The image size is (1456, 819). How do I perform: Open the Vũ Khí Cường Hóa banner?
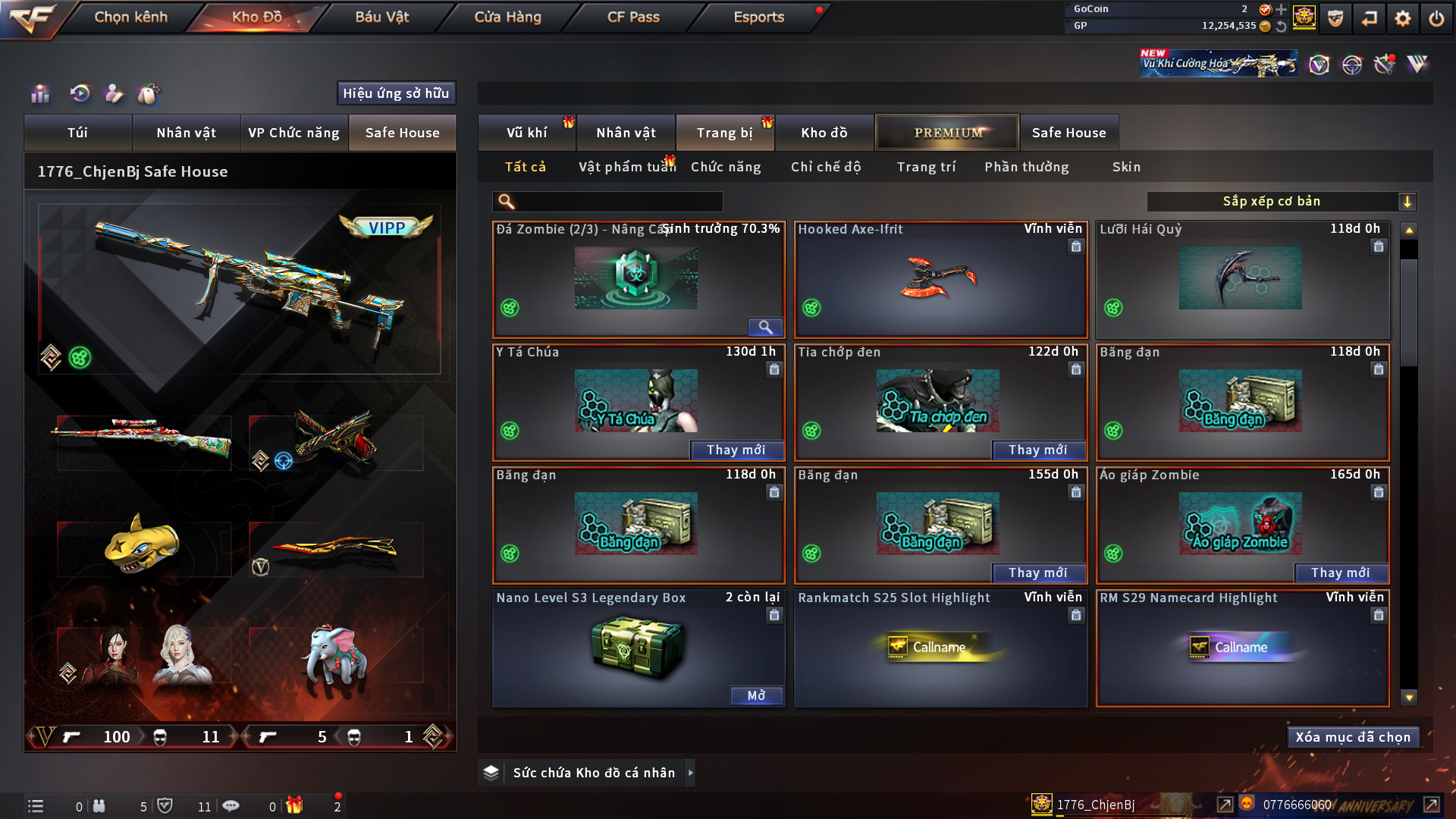(1218, 64)
